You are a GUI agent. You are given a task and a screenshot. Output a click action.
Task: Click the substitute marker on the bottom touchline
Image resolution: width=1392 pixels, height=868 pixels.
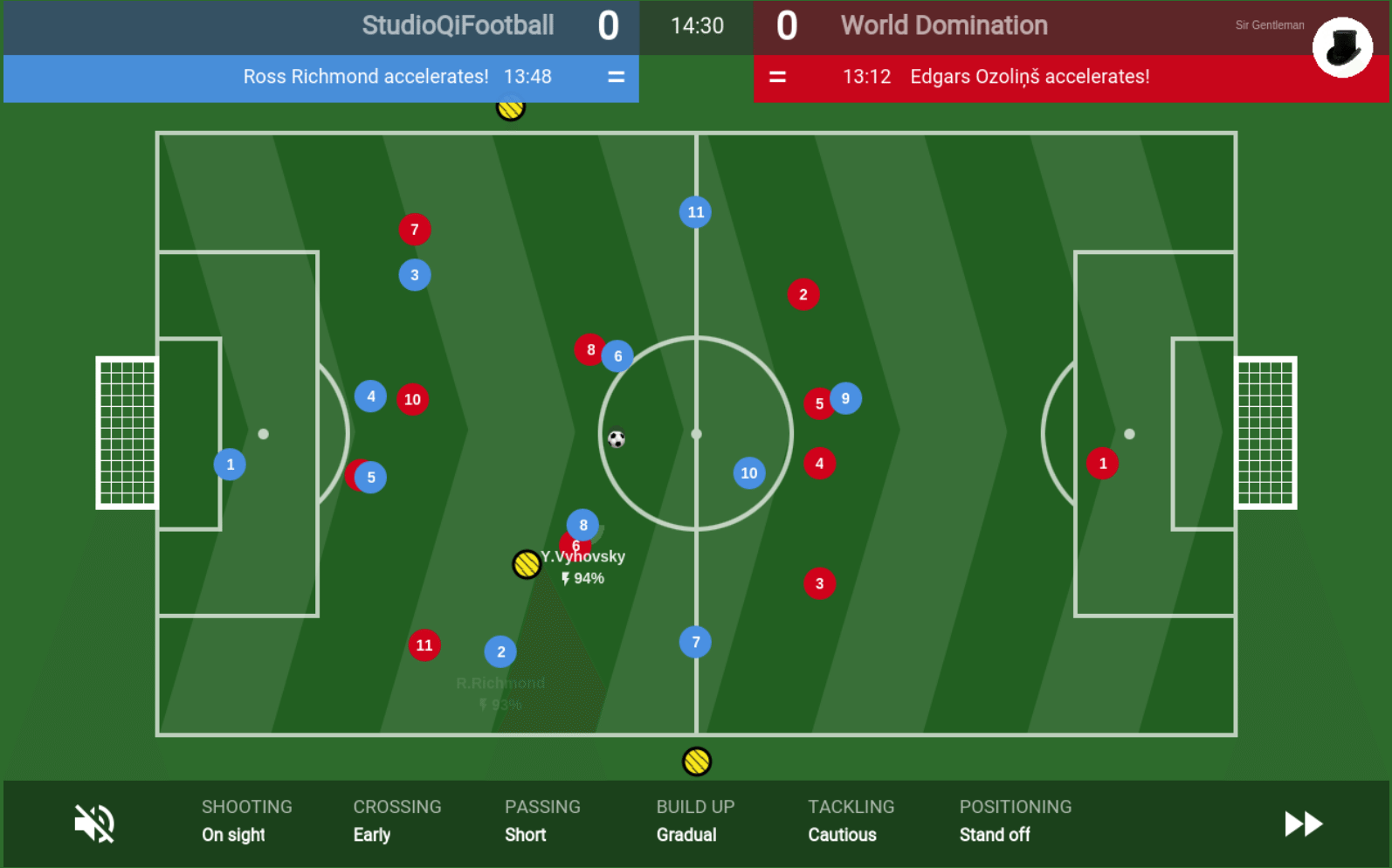pyautogui.click(x=696, y=759)
